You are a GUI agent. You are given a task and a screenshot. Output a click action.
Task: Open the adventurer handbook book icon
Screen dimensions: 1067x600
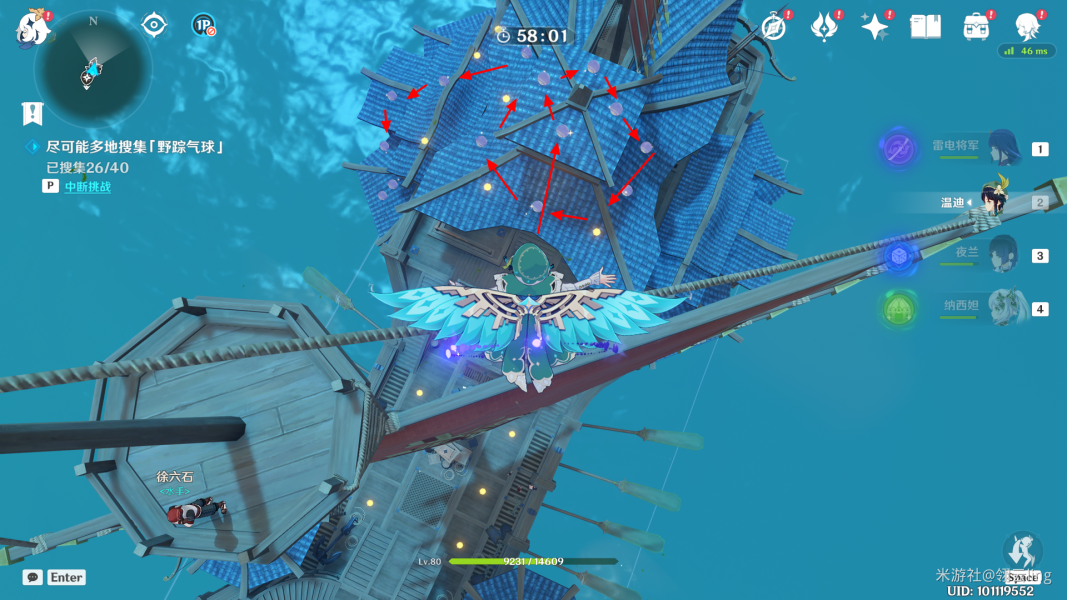926,27
